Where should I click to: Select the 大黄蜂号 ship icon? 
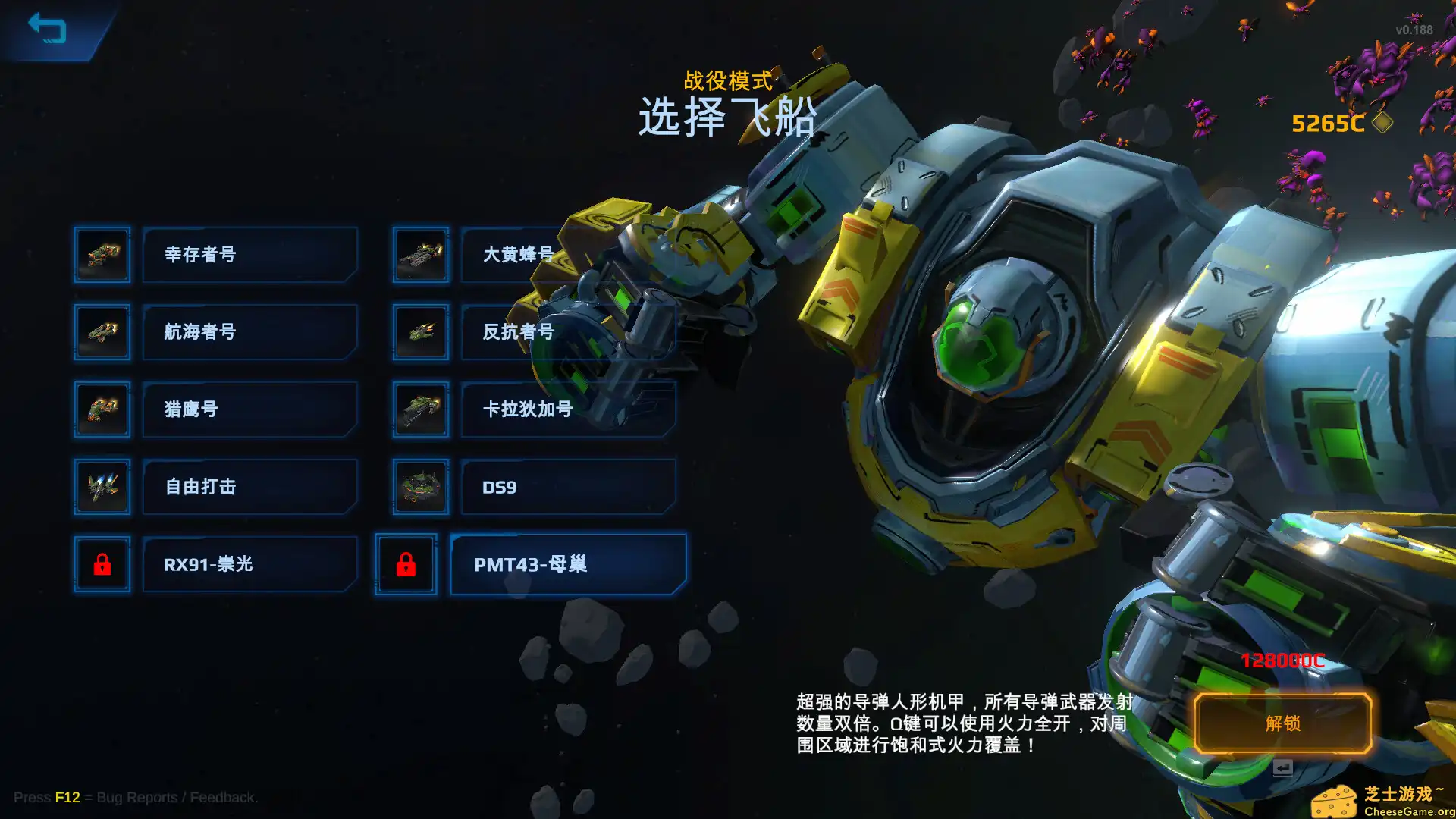pos(419,255)
